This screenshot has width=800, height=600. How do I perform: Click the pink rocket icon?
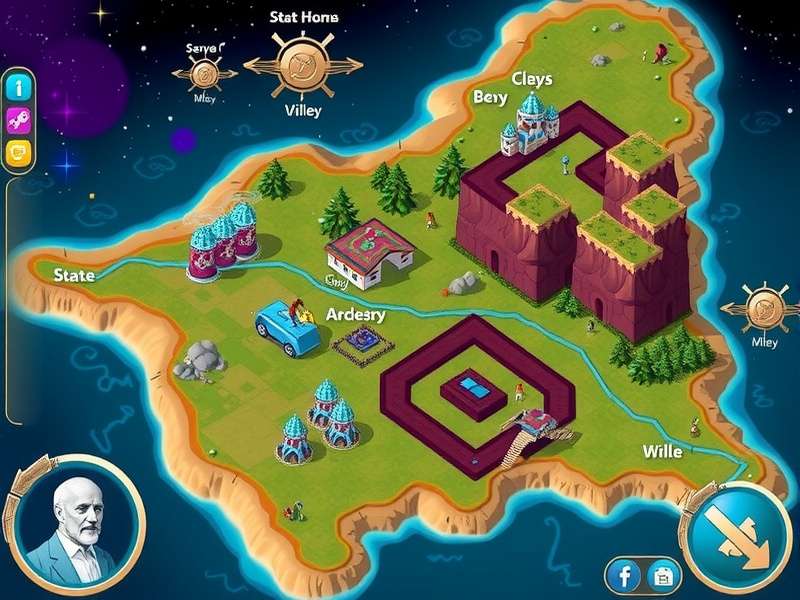(x=18, y=120)
